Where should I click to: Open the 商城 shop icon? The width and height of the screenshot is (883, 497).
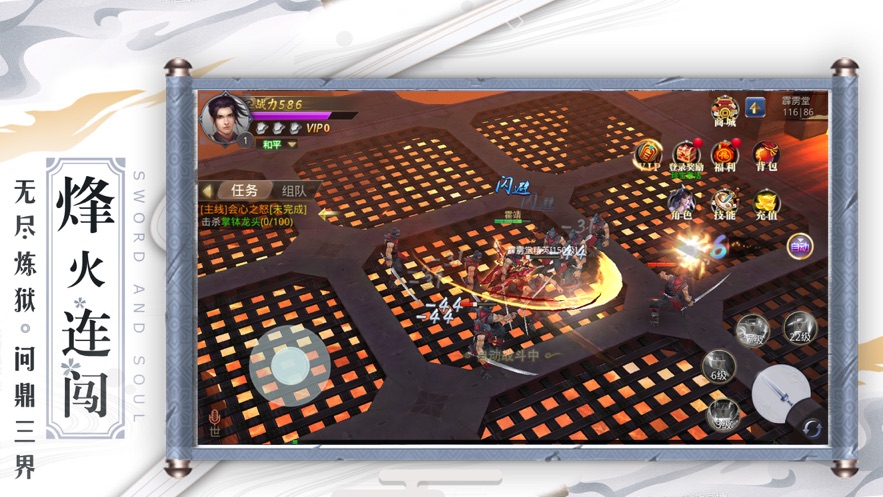click(724, 110)
